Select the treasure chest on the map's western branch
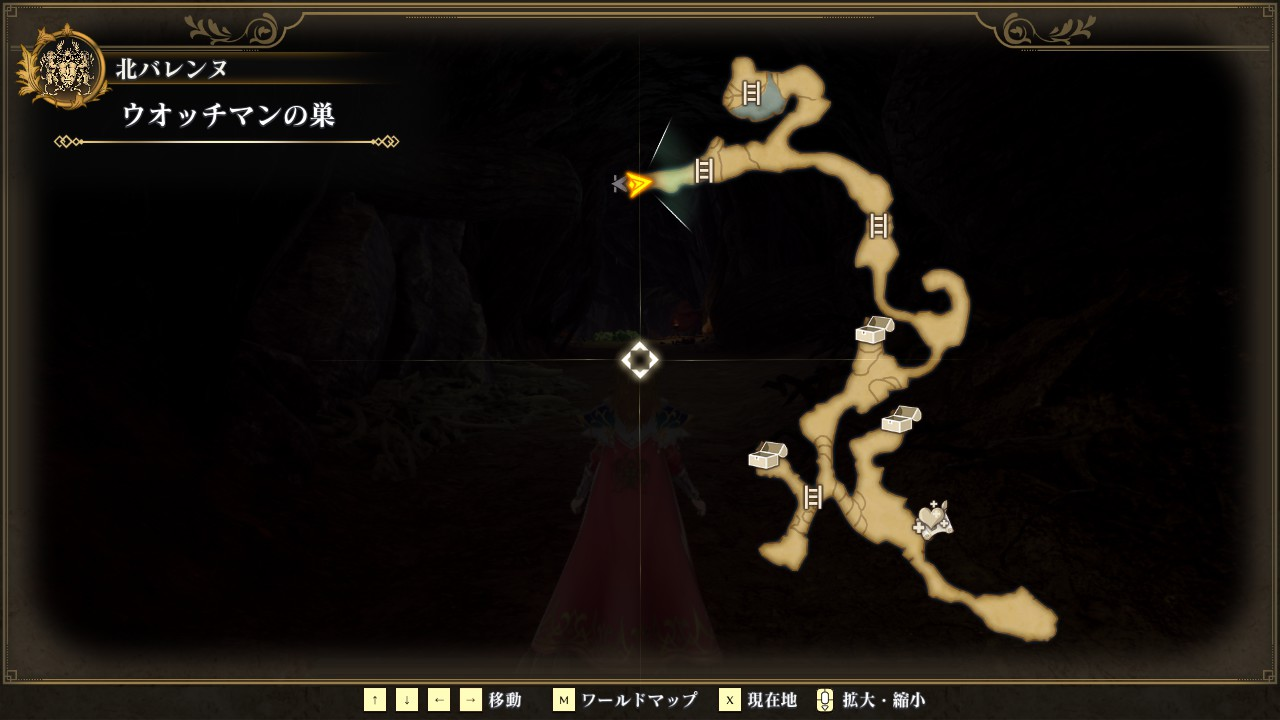Screen dimensions: 1280x720 (767, 455)
